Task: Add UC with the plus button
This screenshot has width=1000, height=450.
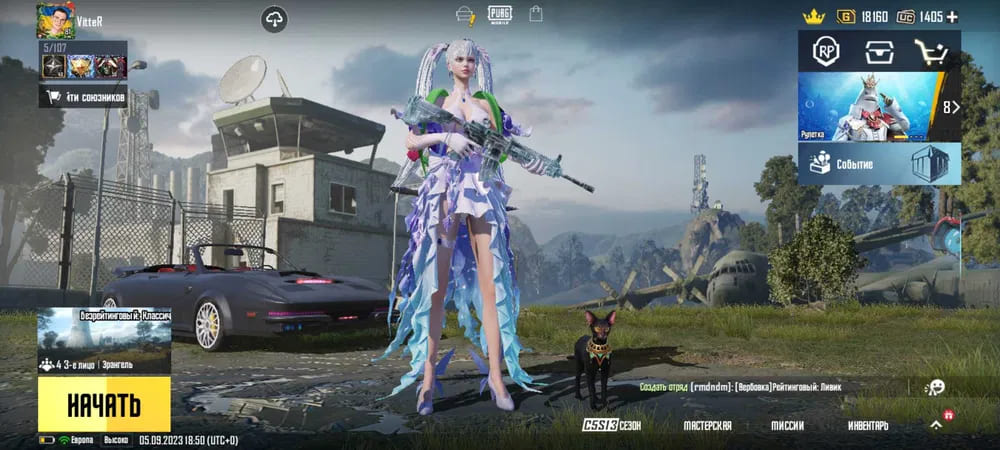Action: point(952,16)
